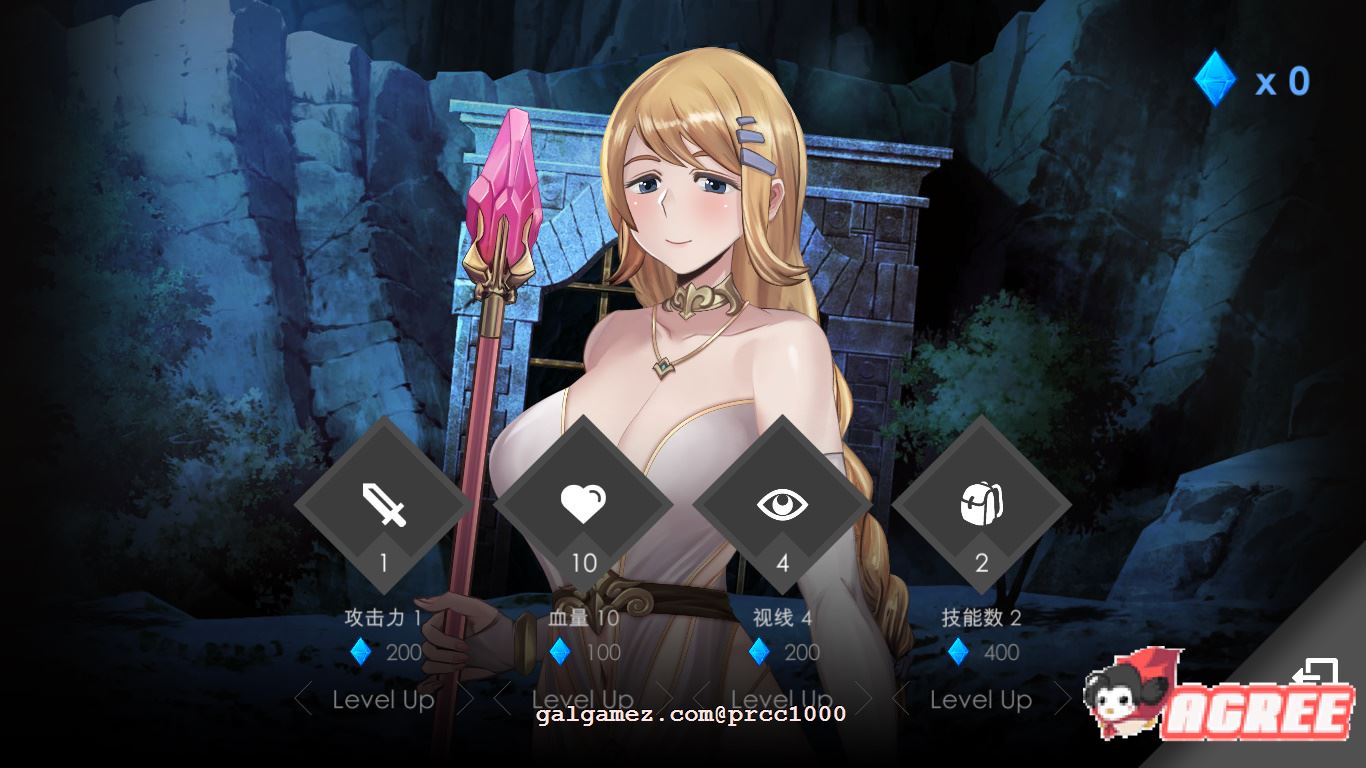Viewport: 1366px width, 768px height.
Task: Select the sword attack stat icon
Action: (x=381, y=506)
